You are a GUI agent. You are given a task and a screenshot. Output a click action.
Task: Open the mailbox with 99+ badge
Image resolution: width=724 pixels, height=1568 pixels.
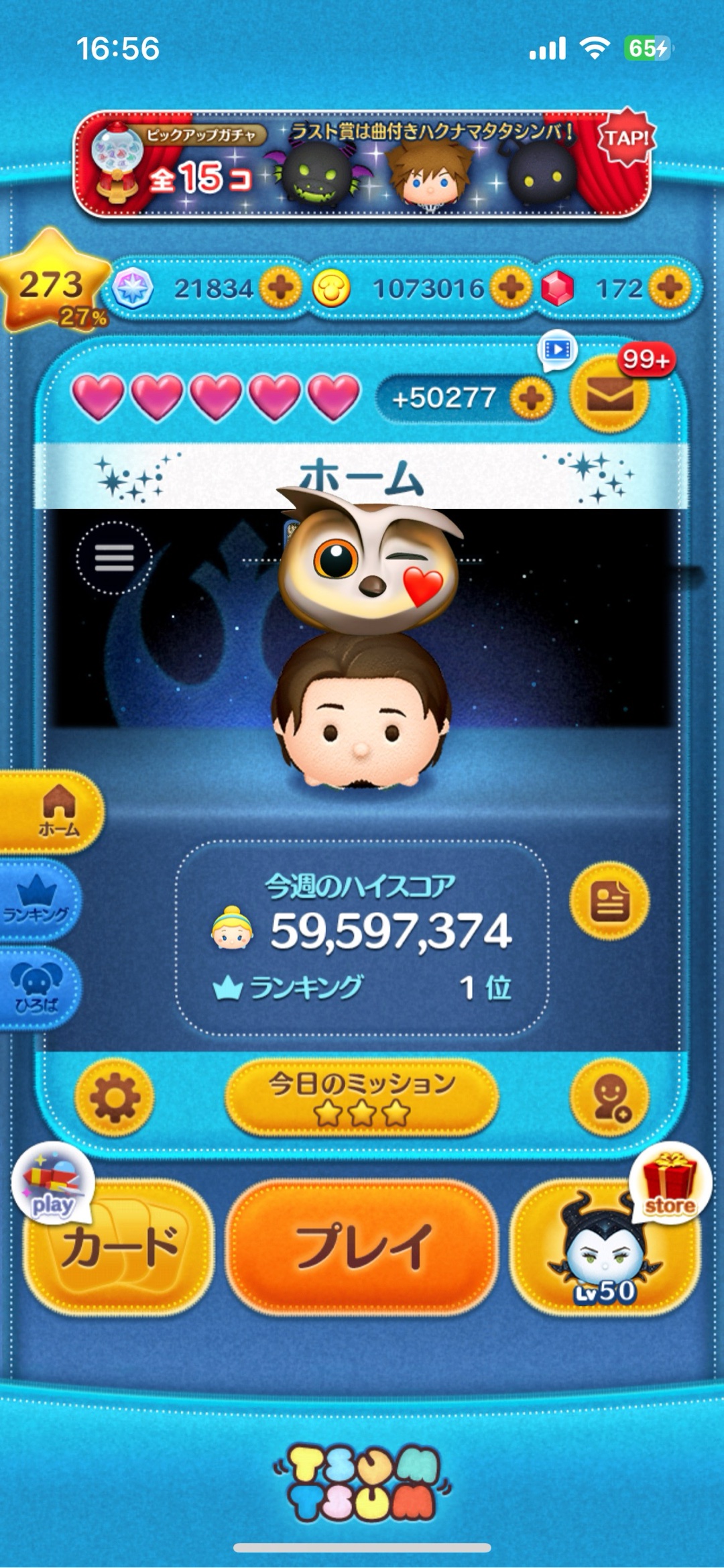click(x=609, y=396)
